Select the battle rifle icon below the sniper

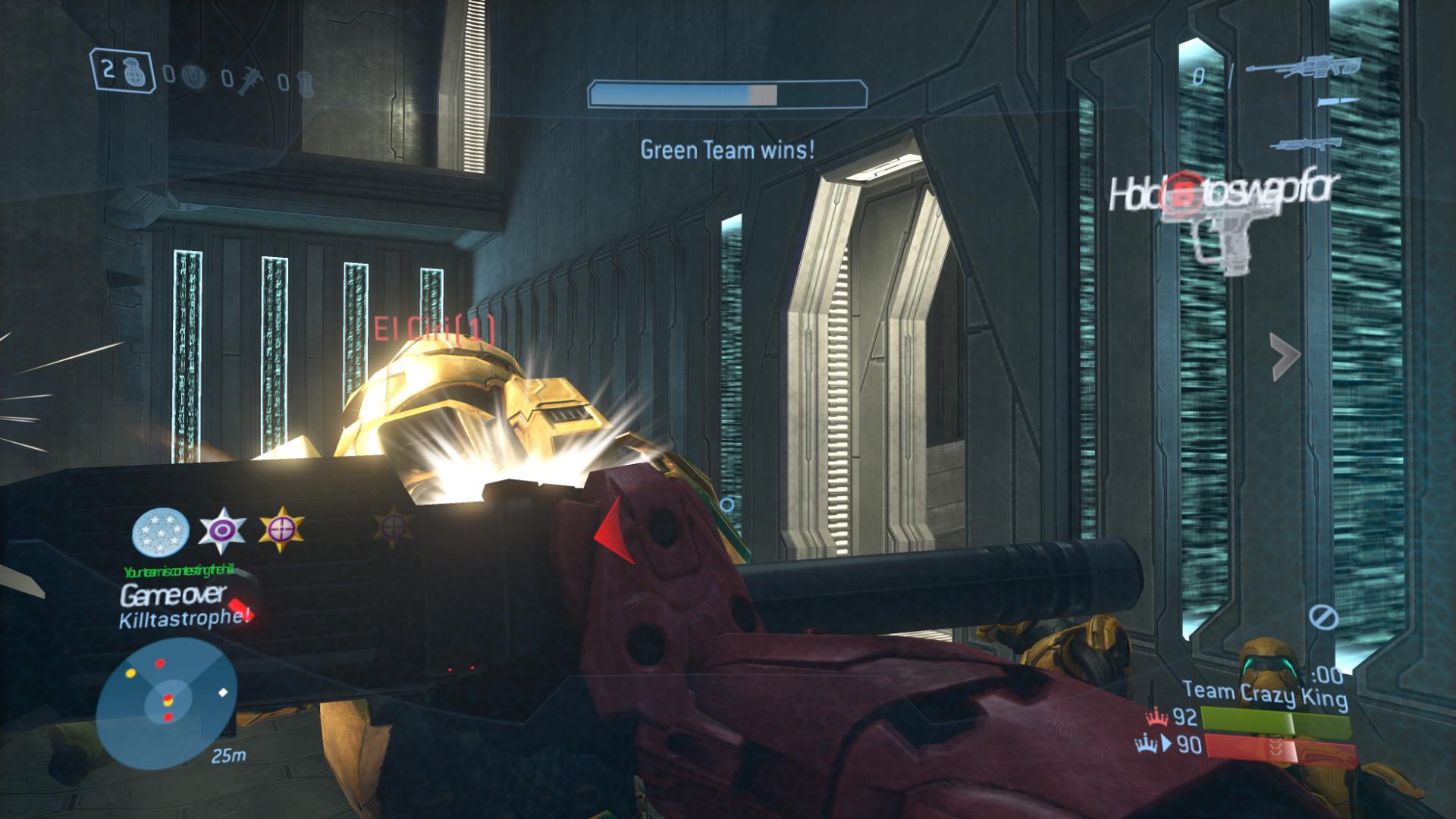(x=1304, y=144)
